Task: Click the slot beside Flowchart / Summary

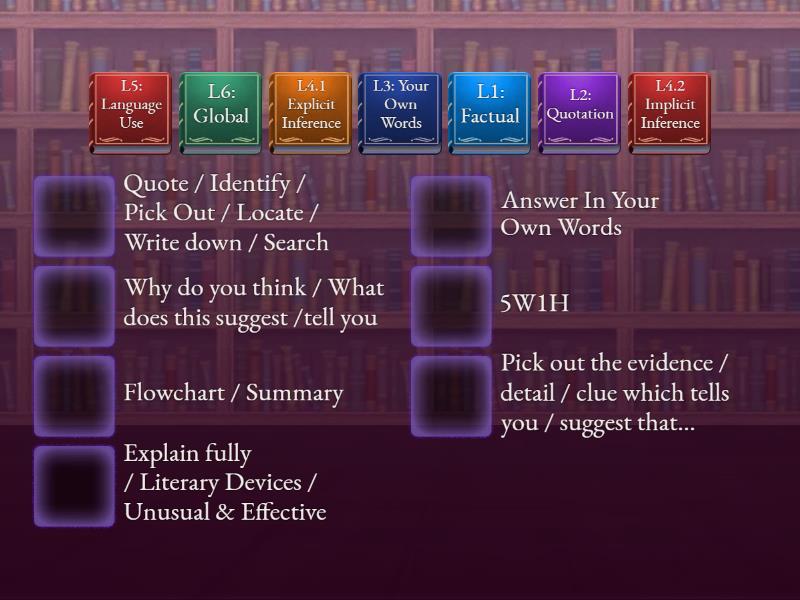Action: click(75, 396)
